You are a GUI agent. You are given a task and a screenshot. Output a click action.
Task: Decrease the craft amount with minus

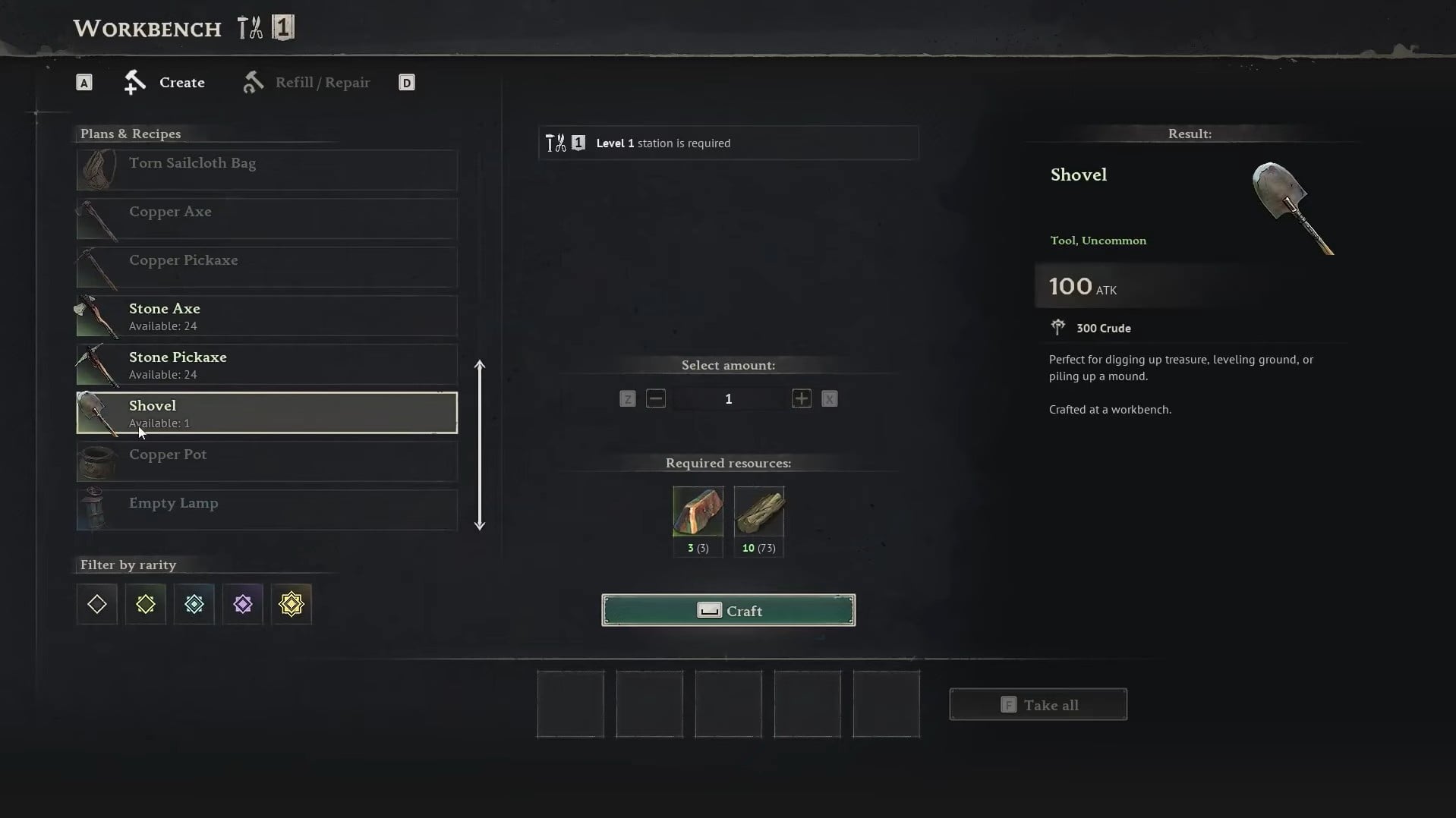[656, 398]
